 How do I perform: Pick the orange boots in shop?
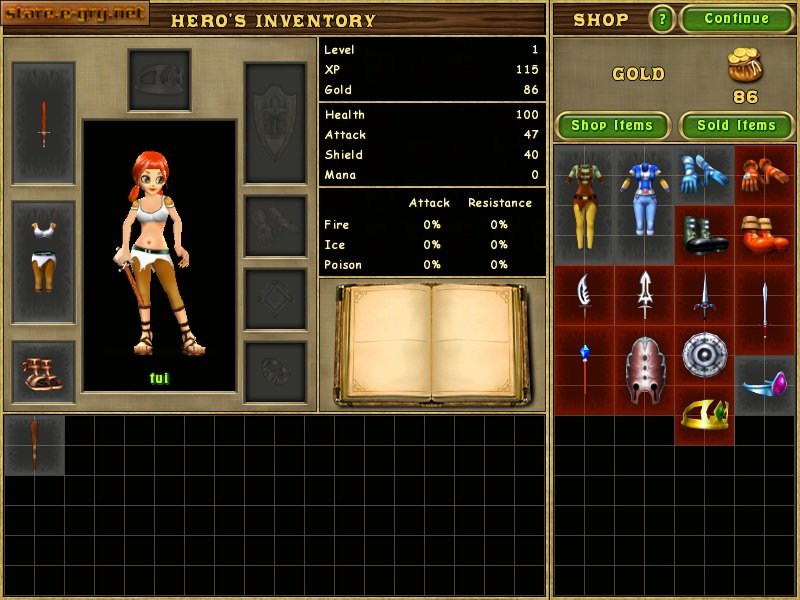pos(765,235)
